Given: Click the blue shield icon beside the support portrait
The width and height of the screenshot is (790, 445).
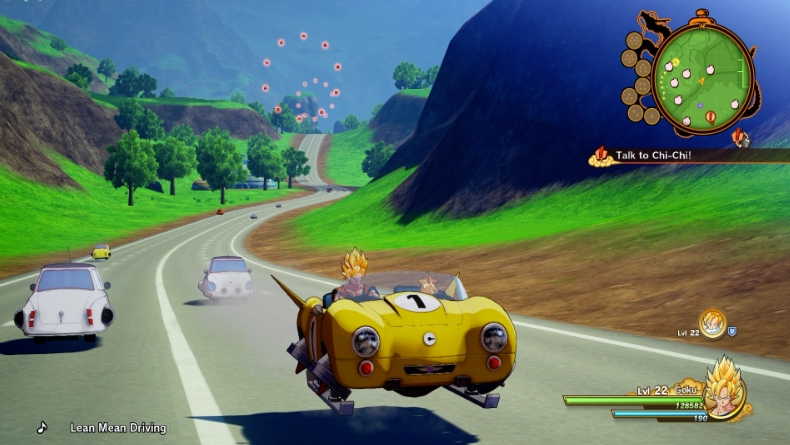Looking at the screenshot, I should click(x=733, y=330).
